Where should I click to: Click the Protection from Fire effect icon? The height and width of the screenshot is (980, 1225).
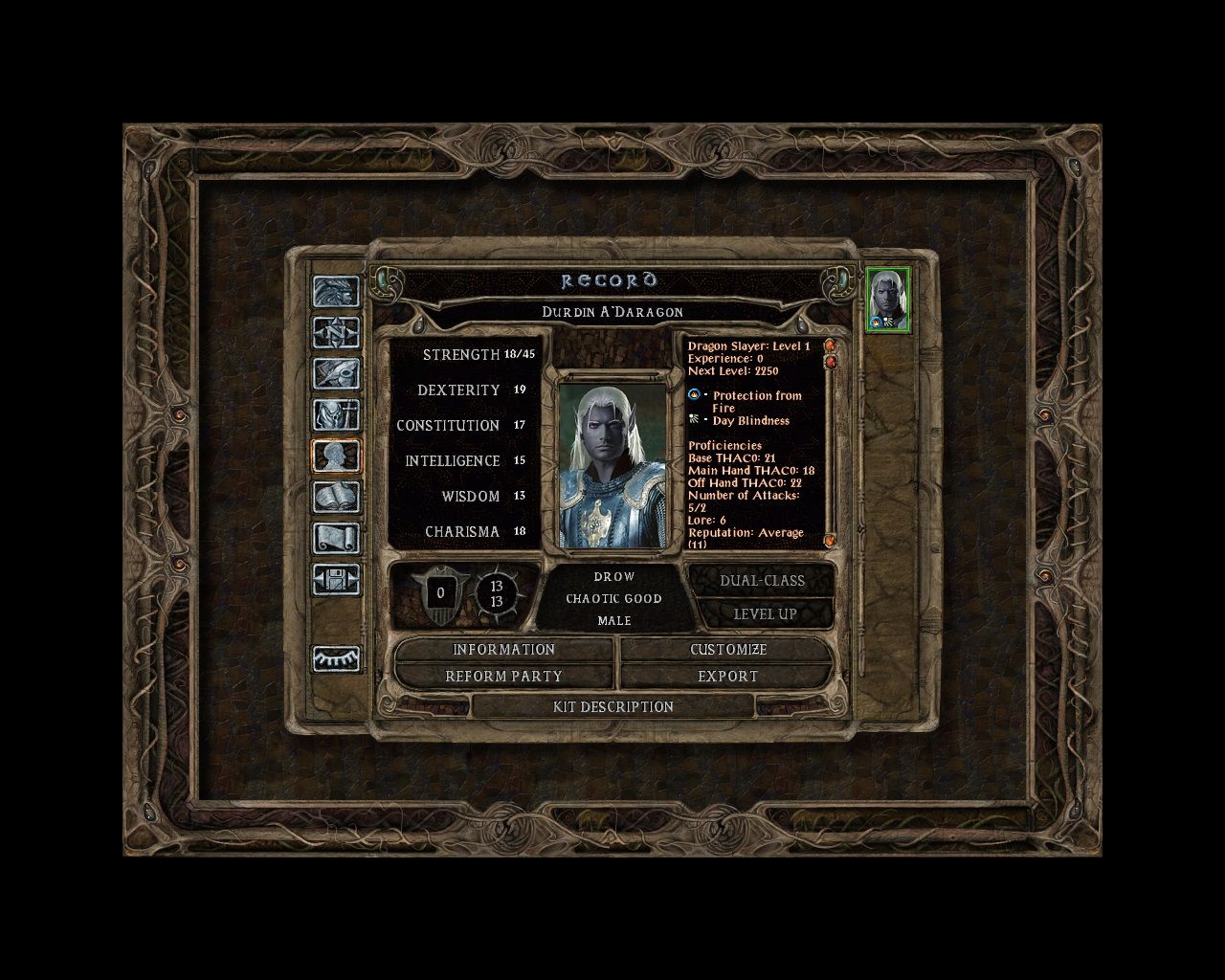(693, 394)
